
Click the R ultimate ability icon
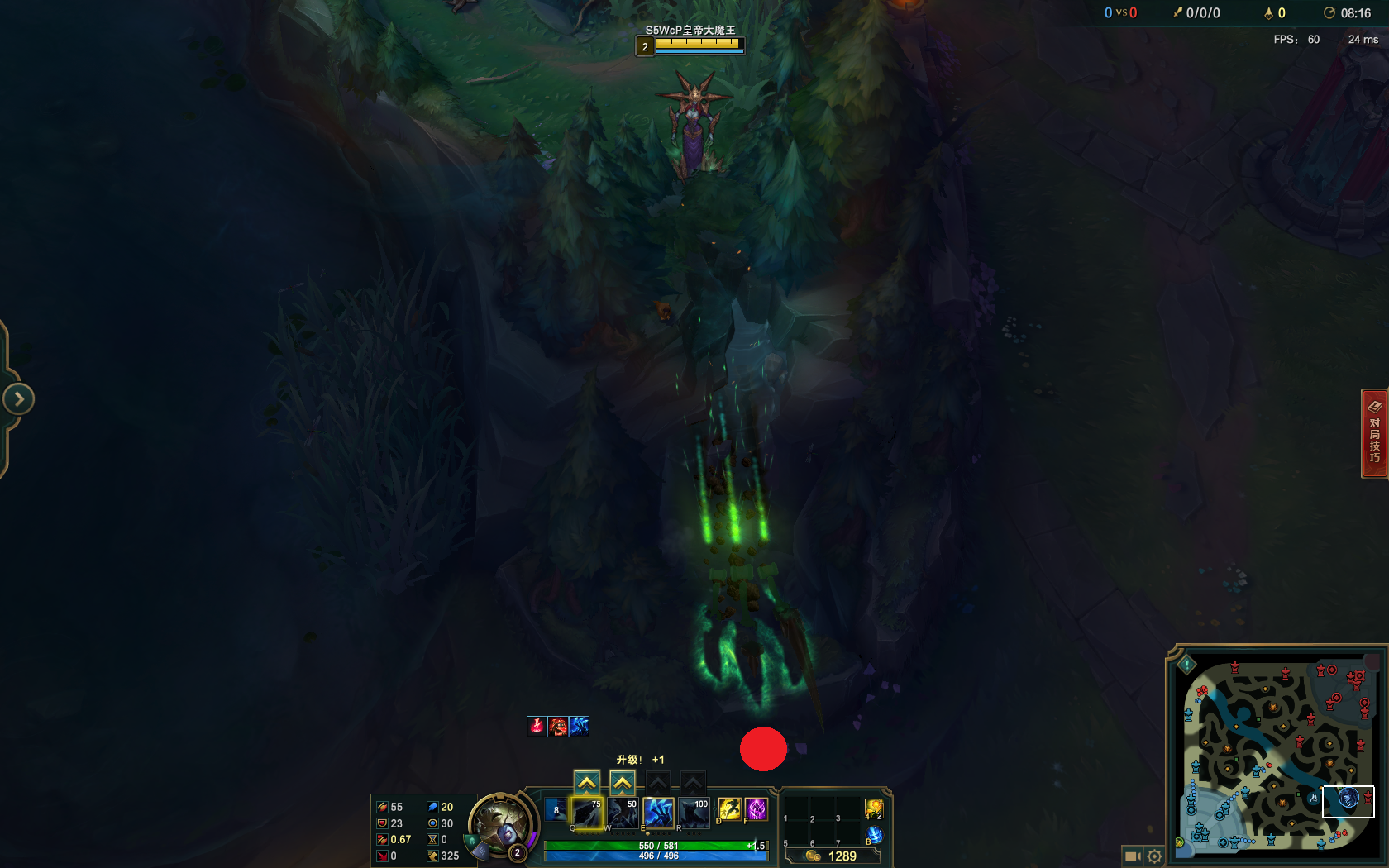tap(693, 813)
